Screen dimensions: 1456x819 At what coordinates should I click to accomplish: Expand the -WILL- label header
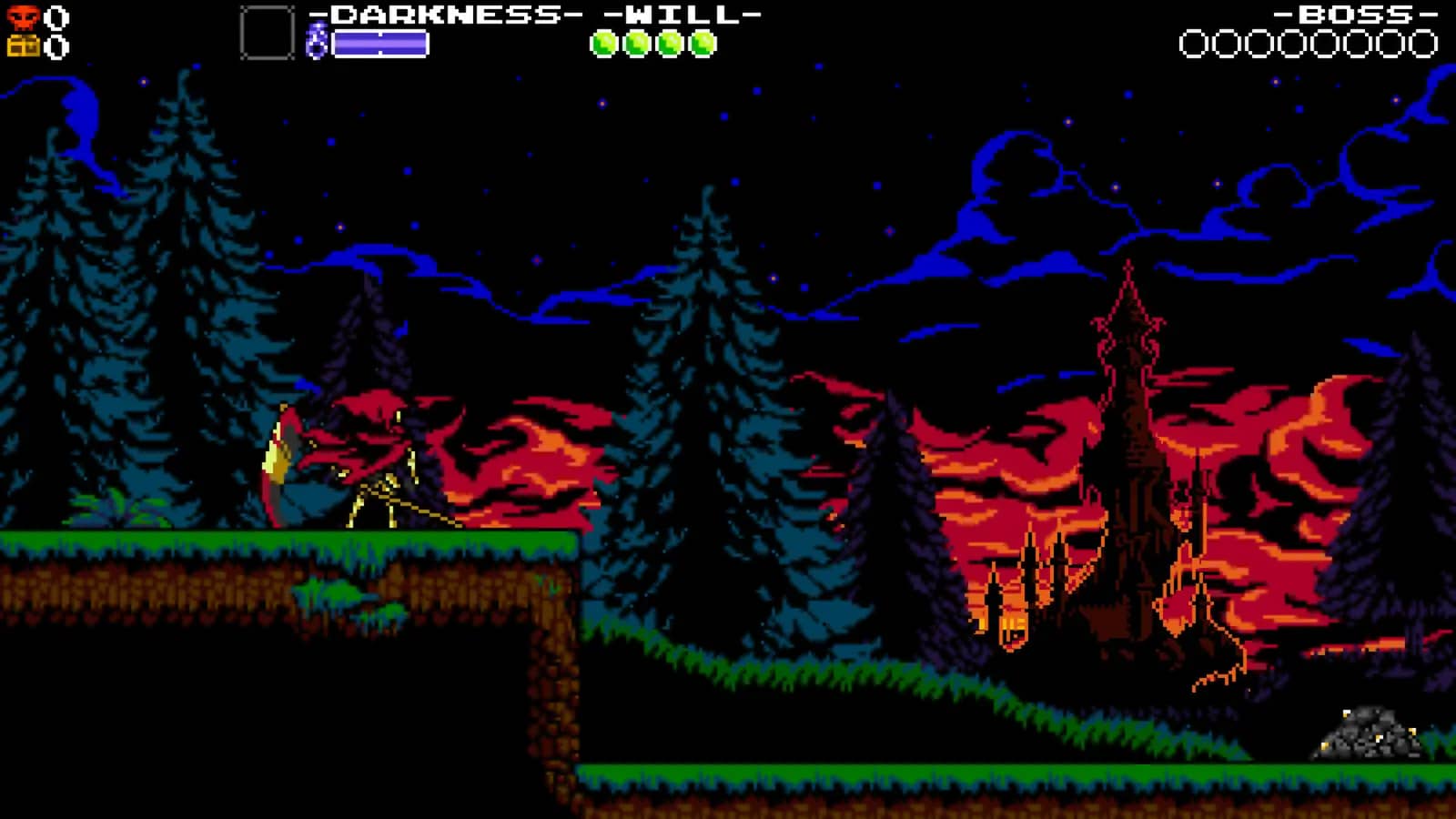tap(682, 15)
